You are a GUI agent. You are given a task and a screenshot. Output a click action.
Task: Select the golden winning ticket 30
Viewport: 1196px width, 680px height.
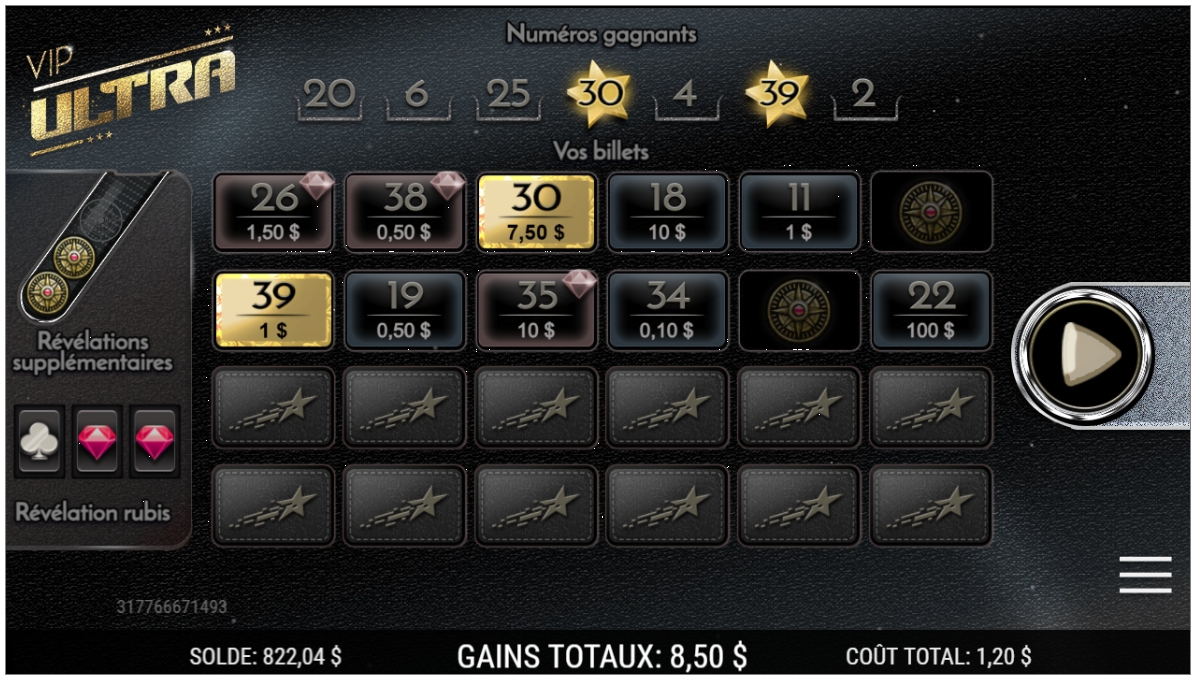[537, 211]
